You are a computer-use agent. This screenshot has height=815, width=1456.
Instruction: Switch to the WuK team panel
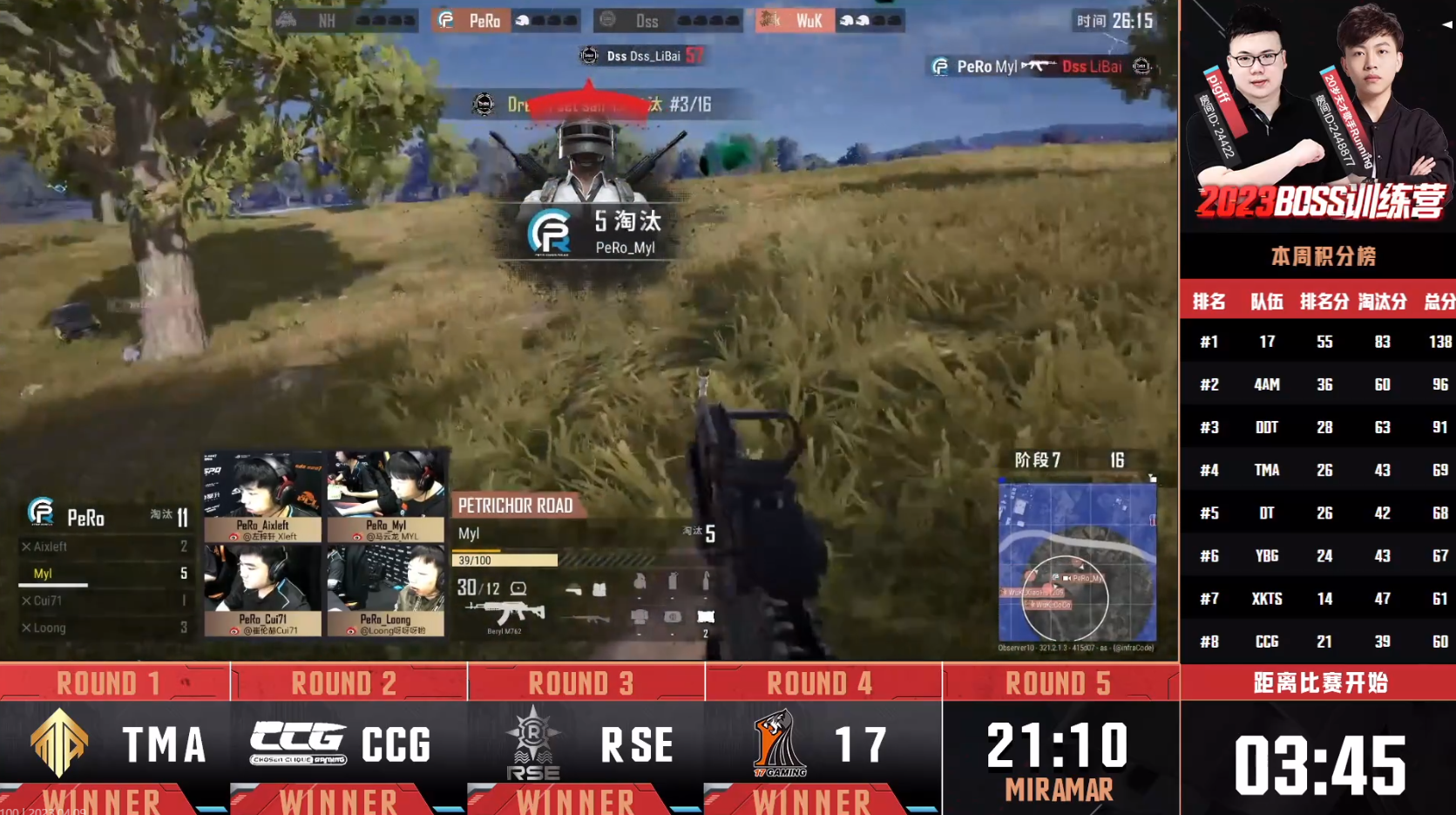tap(830, 20)
